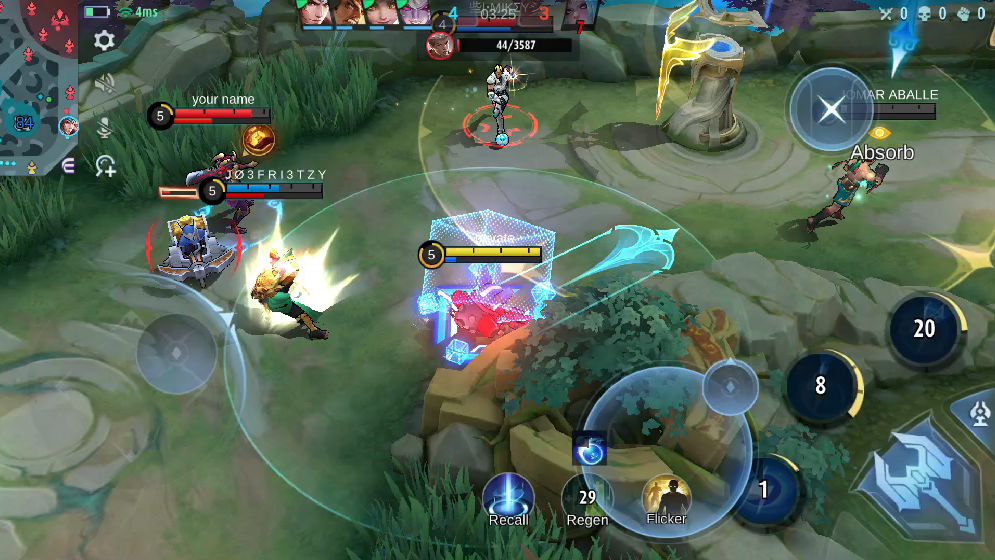Open the minimap
Image resolution: width=995 pixels, height=560 pixels.
40,85
